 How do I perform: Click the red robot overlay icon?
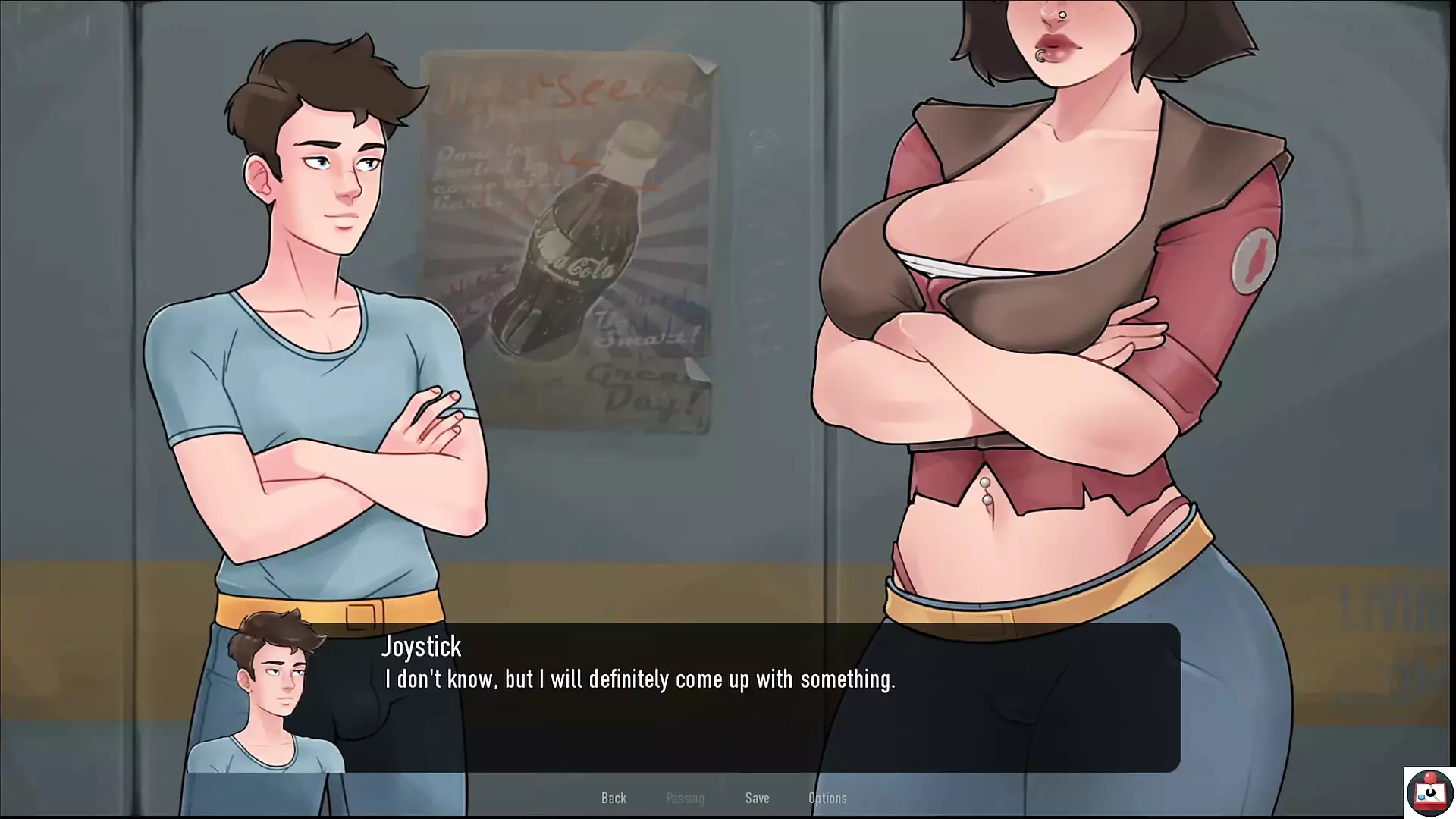1429,792
